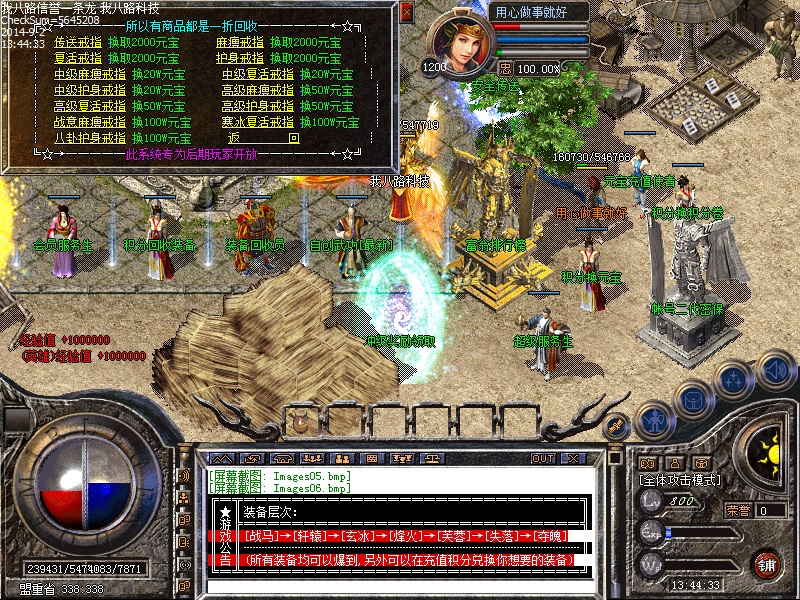Screen dimensions: 800x600
Task: Select 中级复活戒指 option
Action: pyautogui.click(x=258, y=74)
